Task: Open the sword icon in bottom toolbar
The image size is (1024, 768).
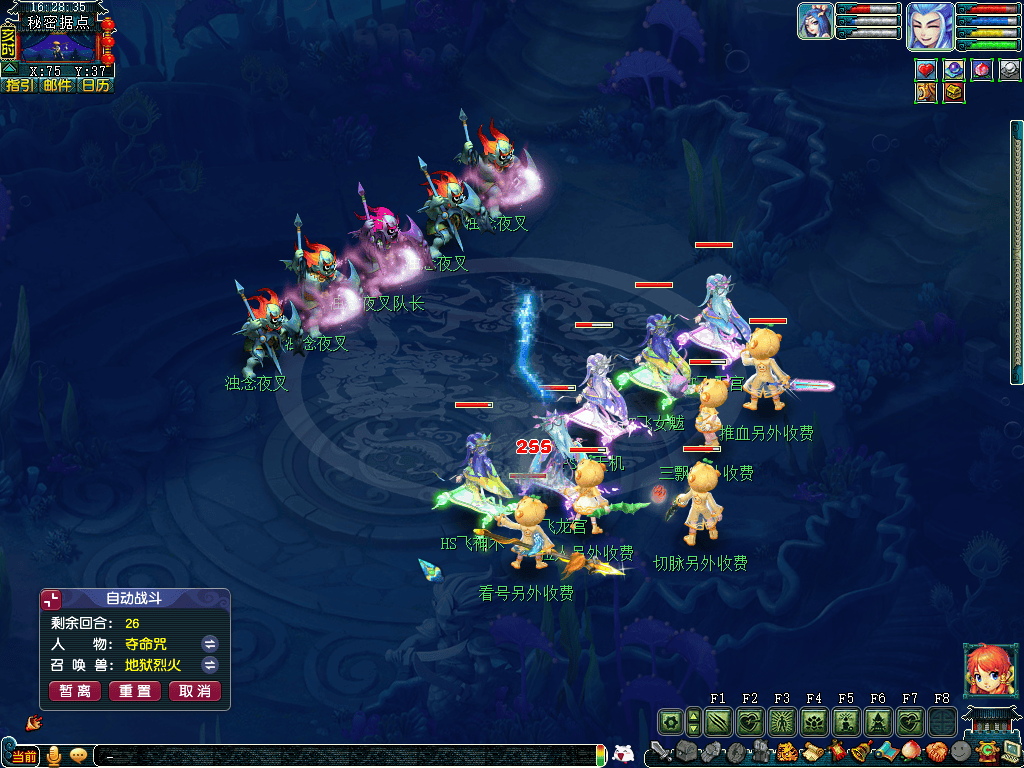Action: click(661, 751)
